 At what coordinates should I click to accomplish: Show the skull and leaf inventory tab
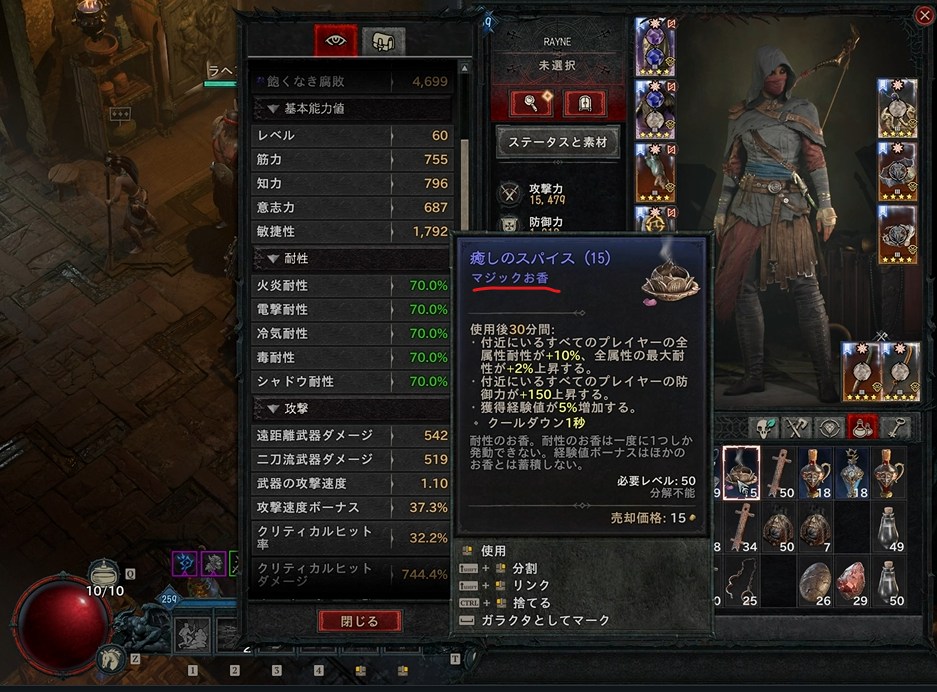(x=765, y=427)
